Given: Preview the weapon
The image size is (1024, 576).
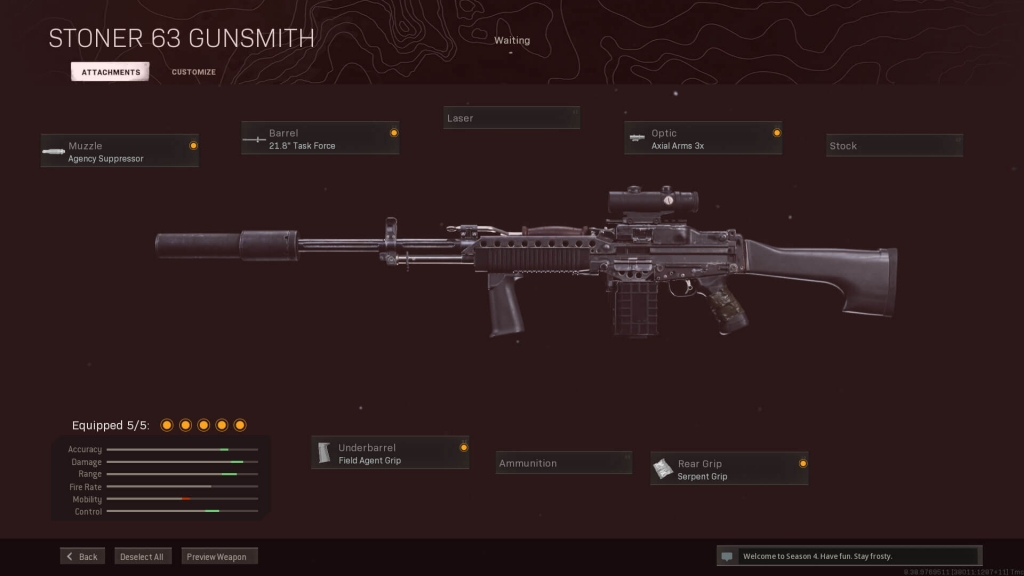Looking at the screenshot, I should click(x=220, y=556).
